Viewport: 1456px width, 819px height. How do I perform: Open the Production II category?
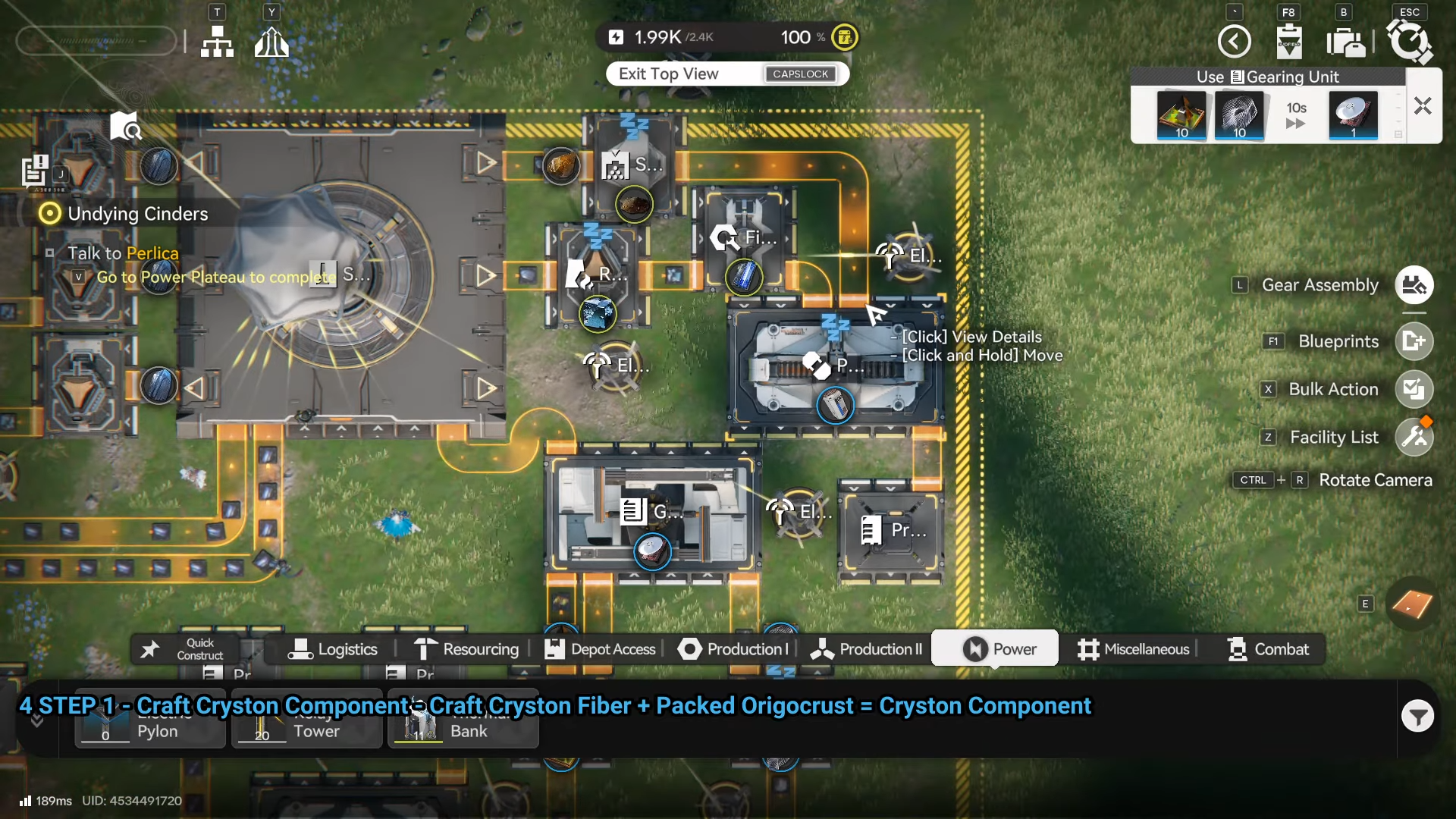point(866,649)
